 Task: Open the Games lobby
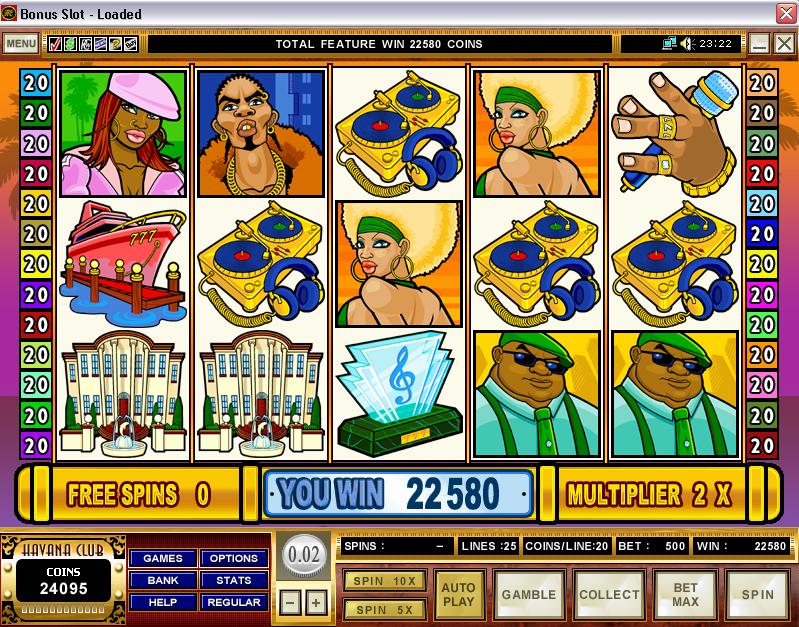click(x=163, y=558)
